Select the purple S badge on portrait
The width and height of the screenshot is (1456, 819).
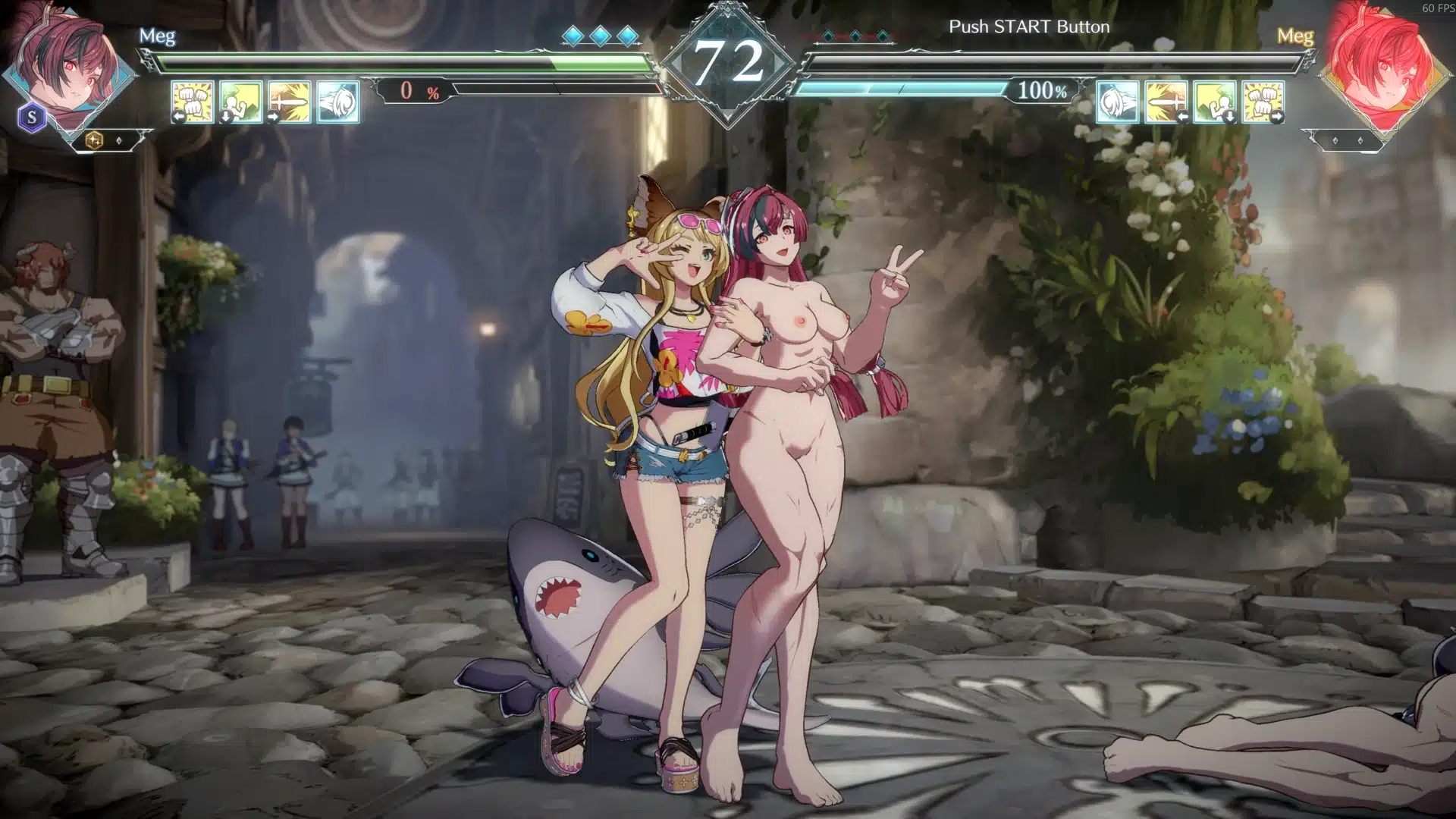[x=32, y=118]
